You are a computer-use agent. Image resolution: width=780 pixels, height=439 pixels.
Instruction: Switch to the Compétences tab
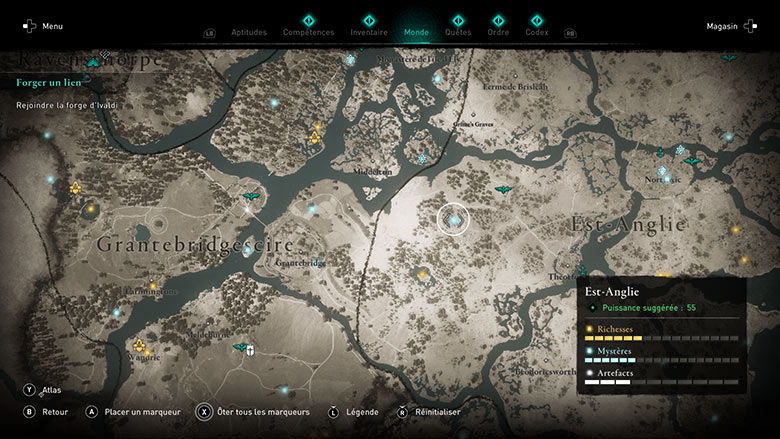pyautogui.click(x=309, y=32)
